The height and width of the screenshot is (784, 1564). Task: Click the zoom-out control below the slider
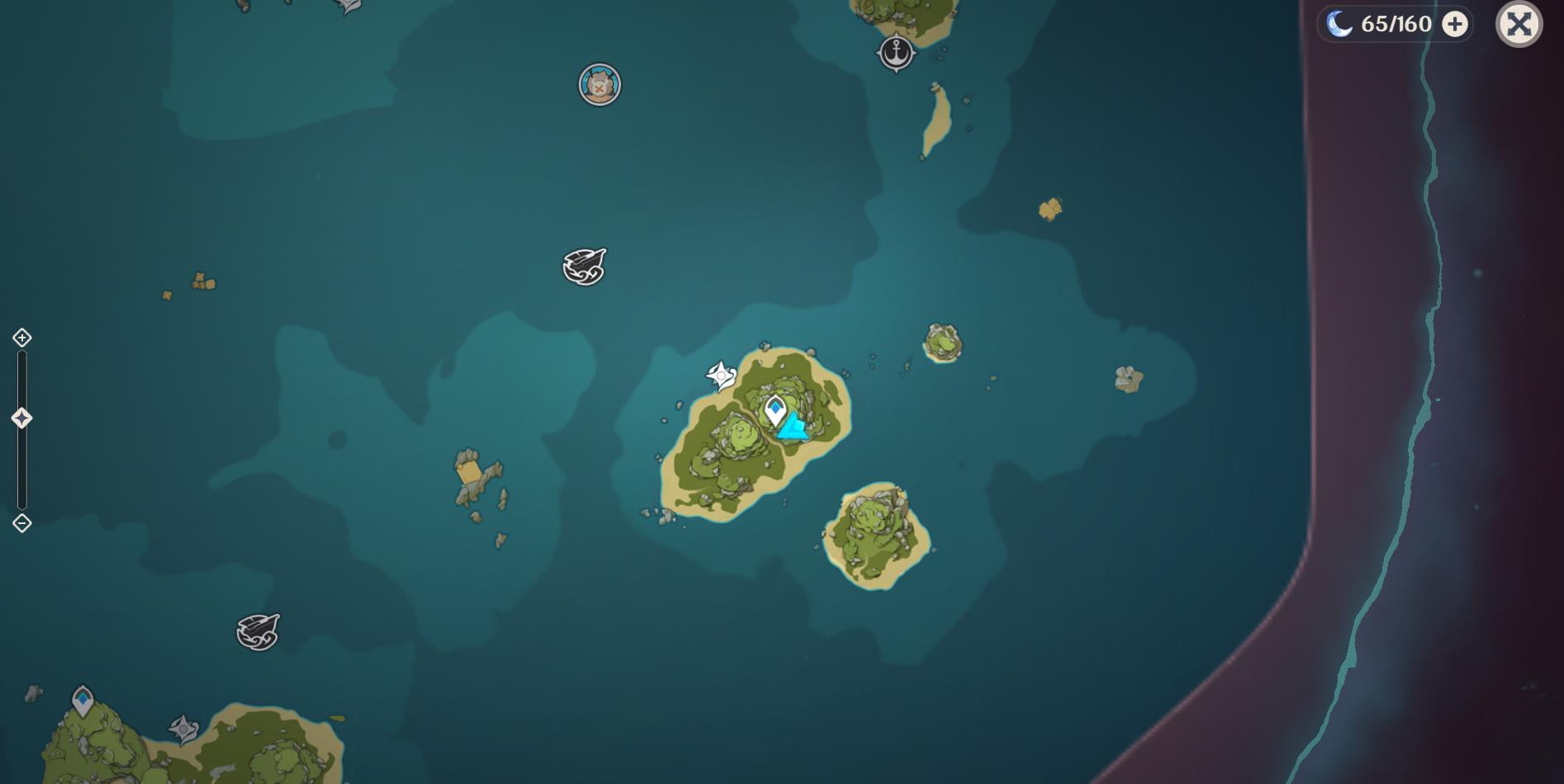(21, 522)
